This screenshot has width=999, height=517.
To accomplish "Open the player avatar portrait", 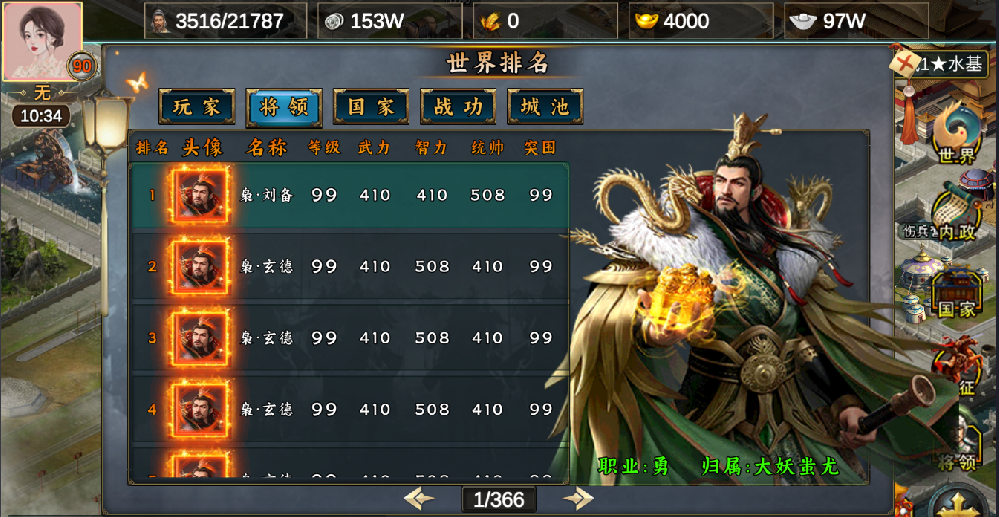I will pos(42,41).
